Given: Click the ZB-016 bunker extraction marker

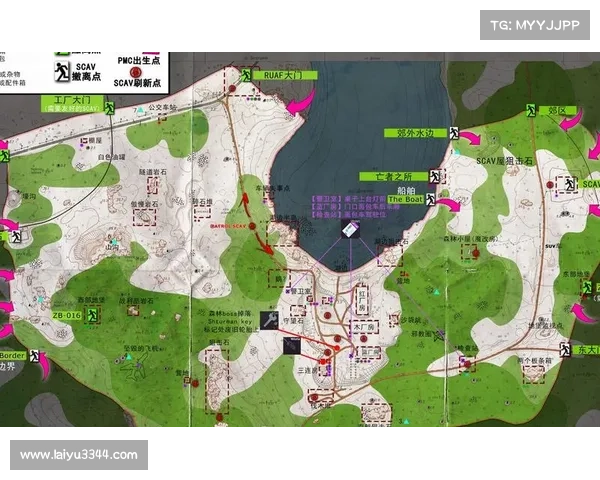Looking at the screenshot, I should click(x=91, y=315).
